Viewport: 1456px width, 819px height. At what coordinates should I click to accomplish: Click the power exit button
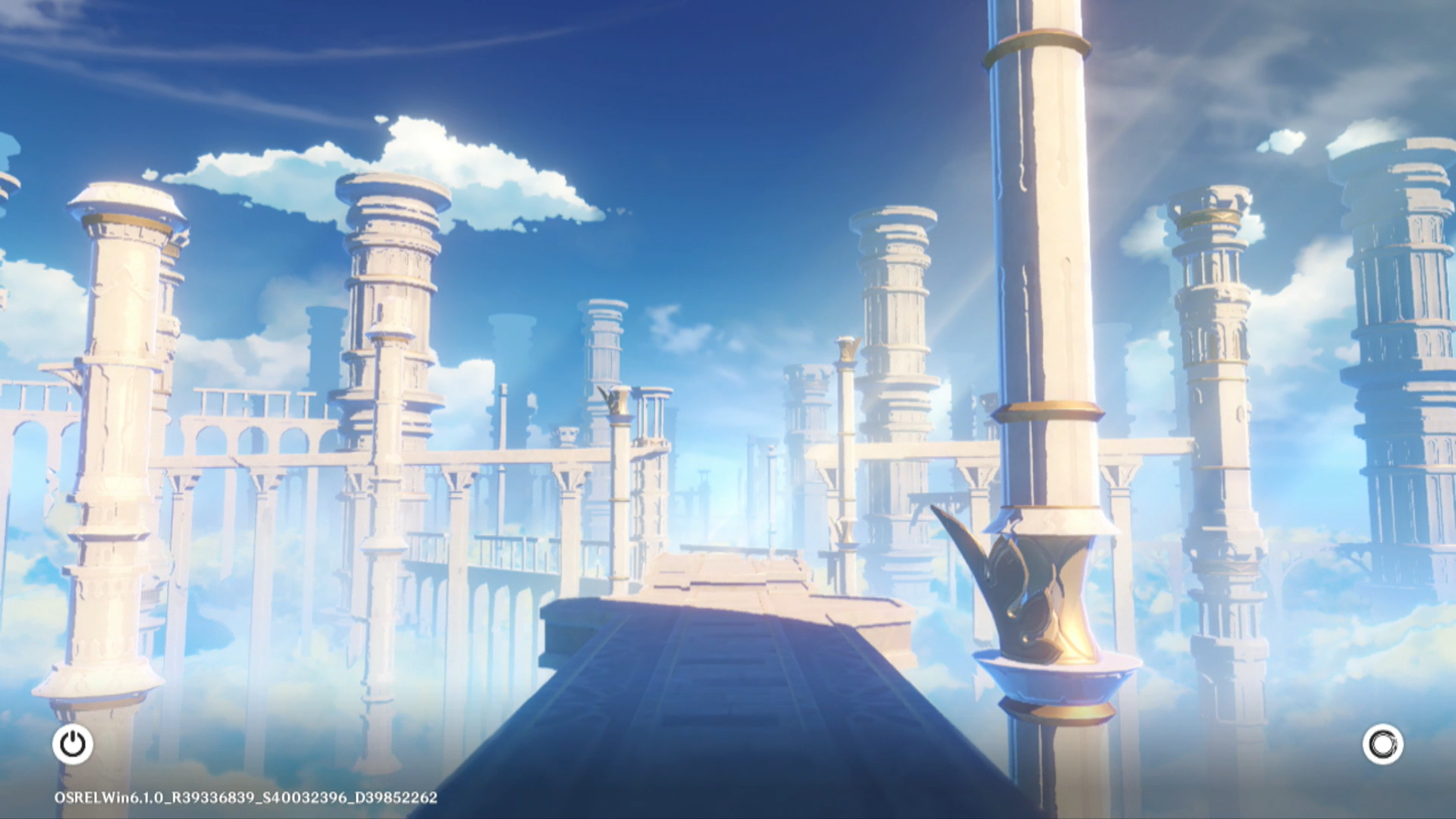[x=73, y=744]
